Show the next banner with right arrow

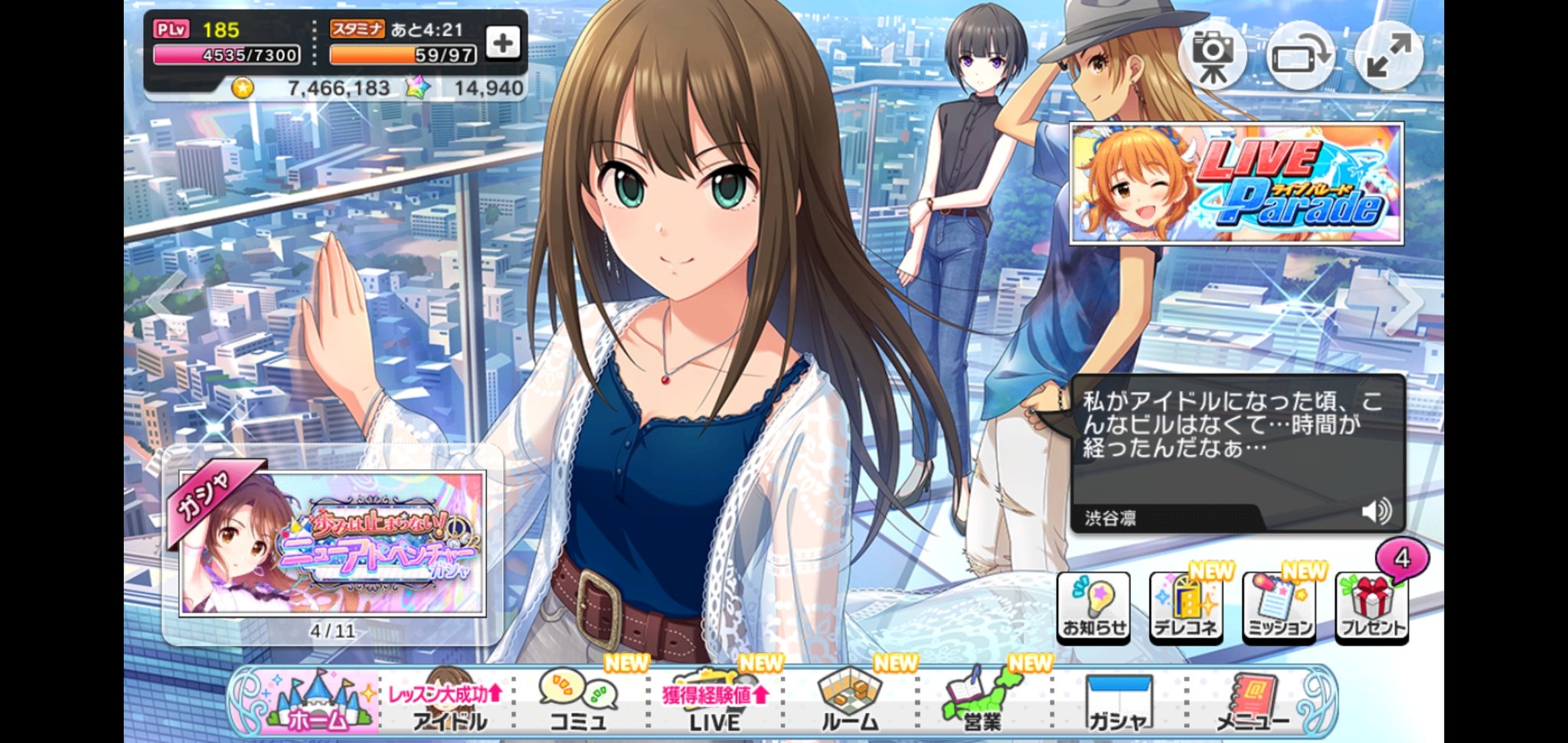point(1407,303)
